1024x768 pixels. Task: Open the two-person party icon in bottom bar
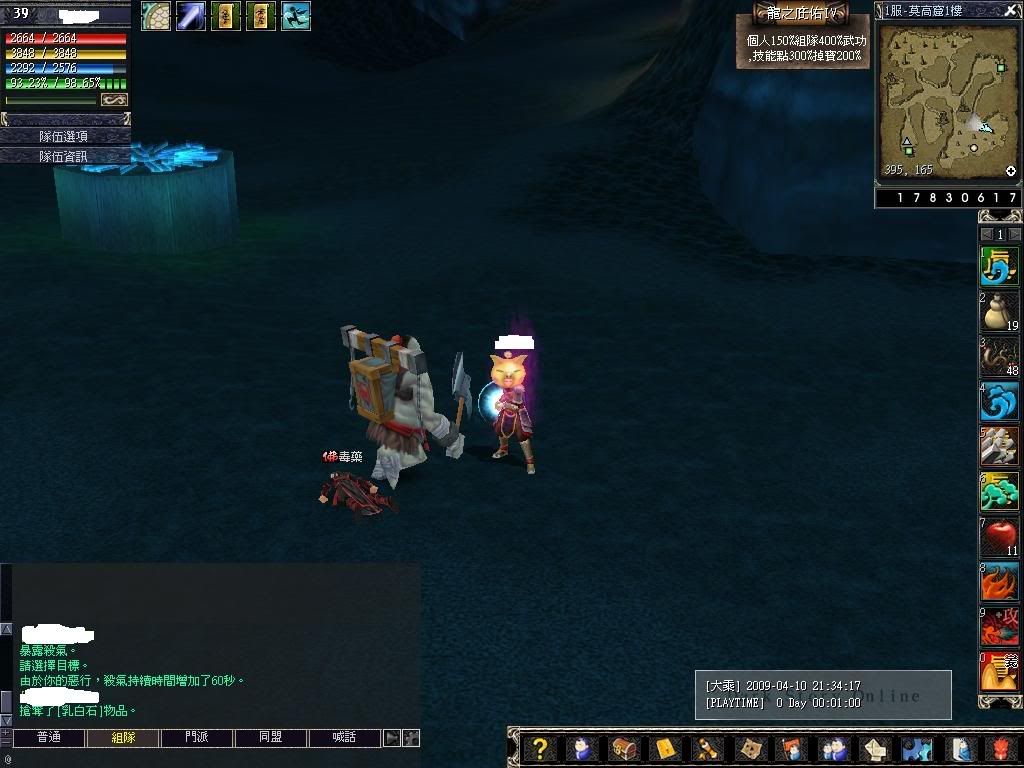pos(832,749)
